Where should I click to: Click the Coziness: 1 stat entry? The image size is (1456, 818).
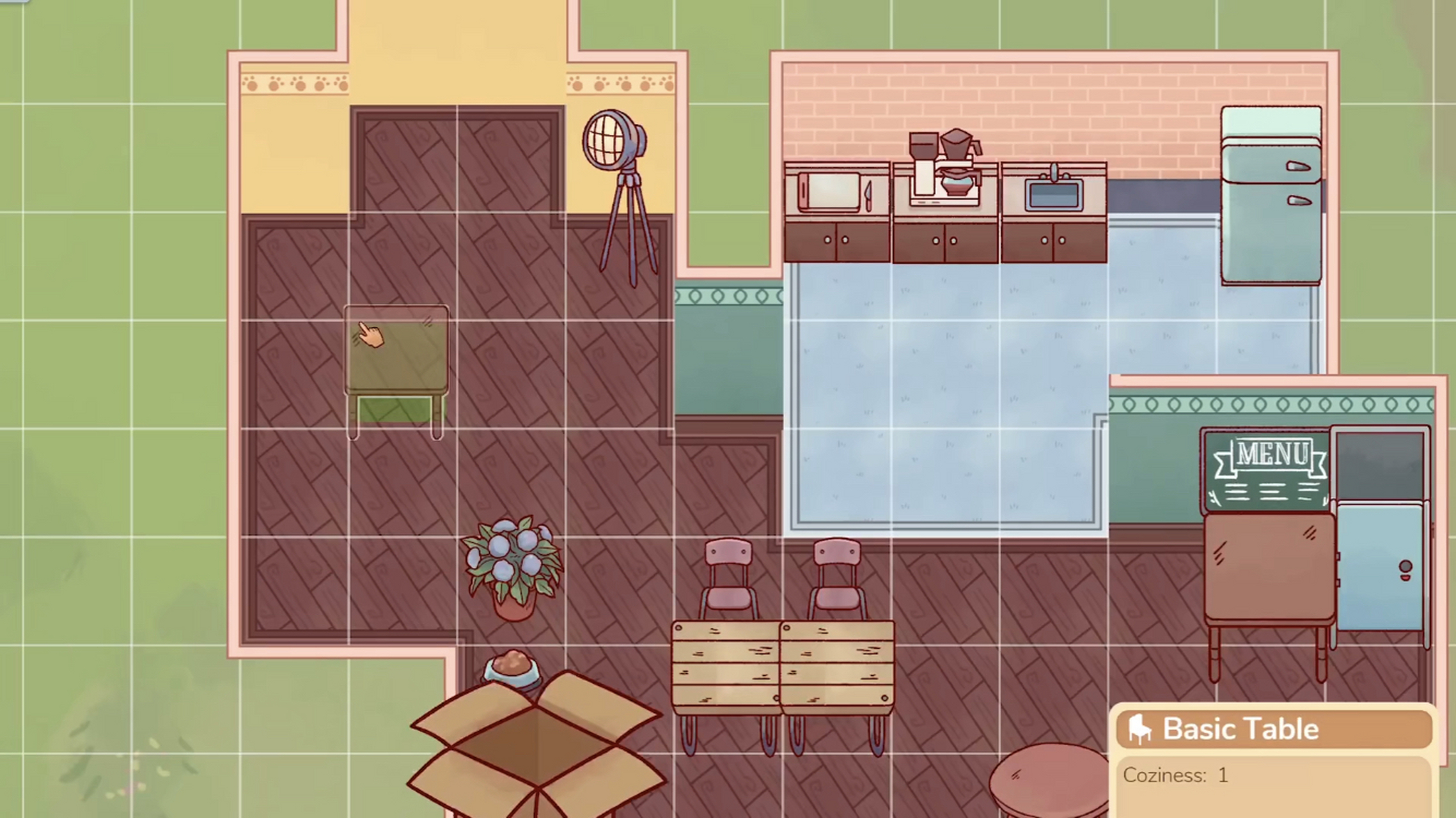[1177, 775]
